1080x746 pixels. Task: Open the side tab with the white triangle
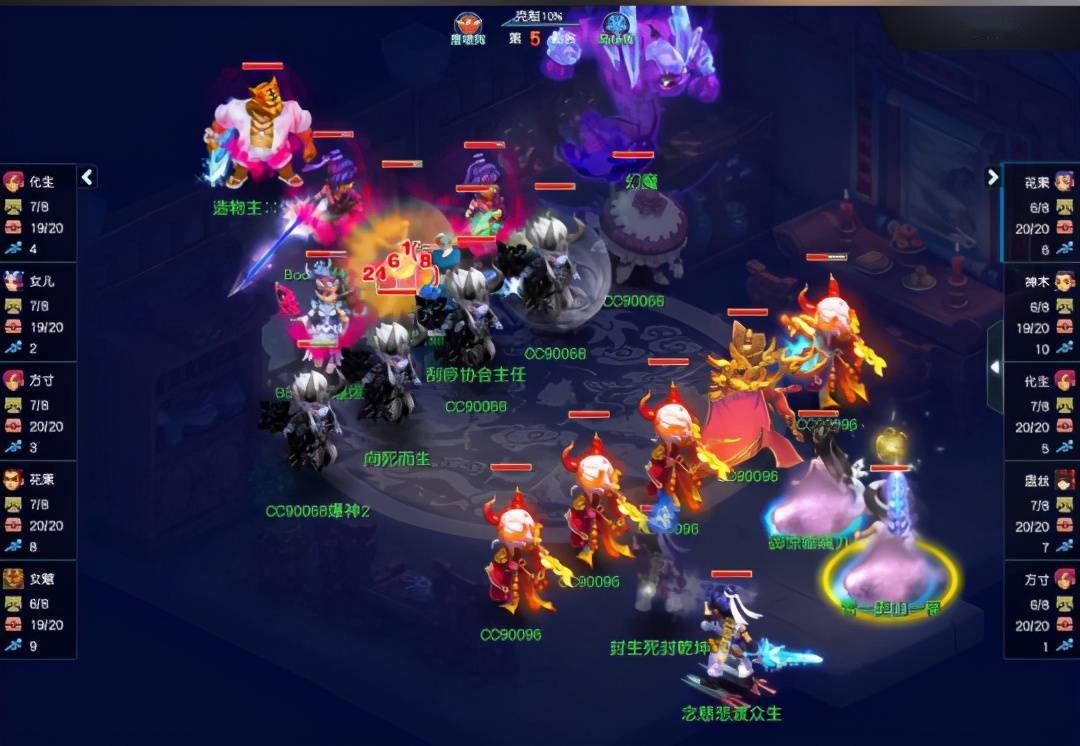[994, 368]
